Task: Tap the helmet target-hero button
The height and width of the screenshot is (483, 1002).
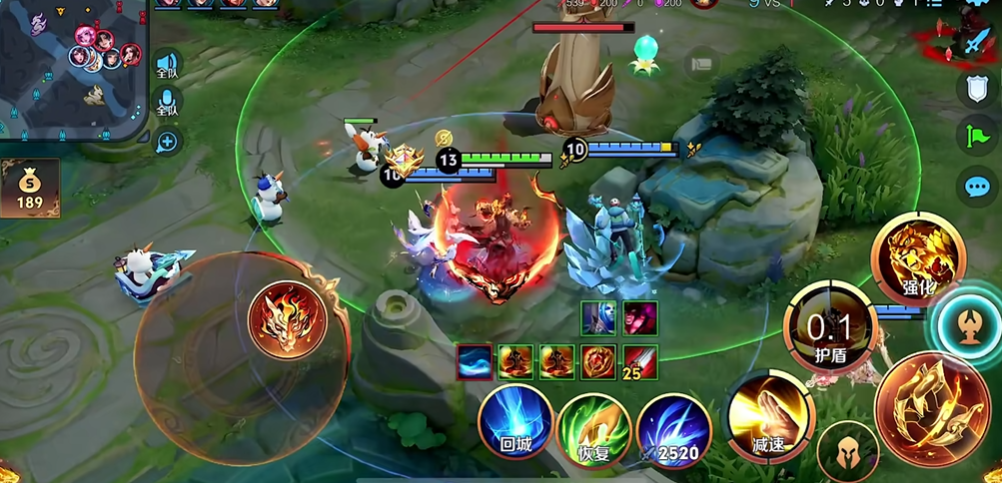Action: coord(847,450)
